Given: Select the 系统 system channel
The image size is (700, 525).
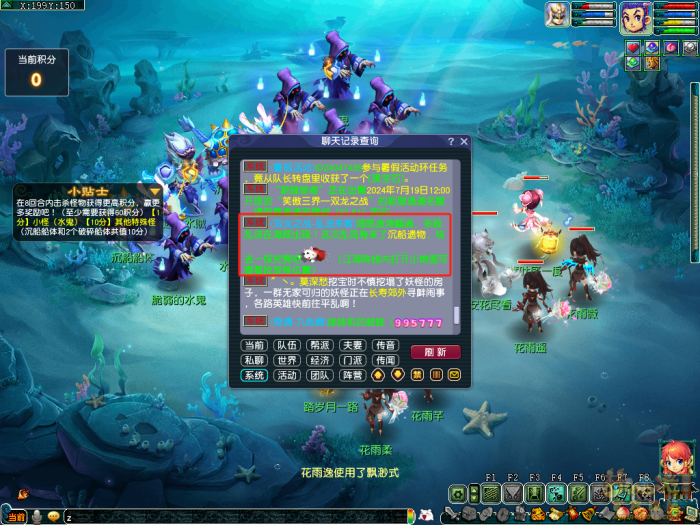Looking at the screenshot, I should click(x=254, y=375).
